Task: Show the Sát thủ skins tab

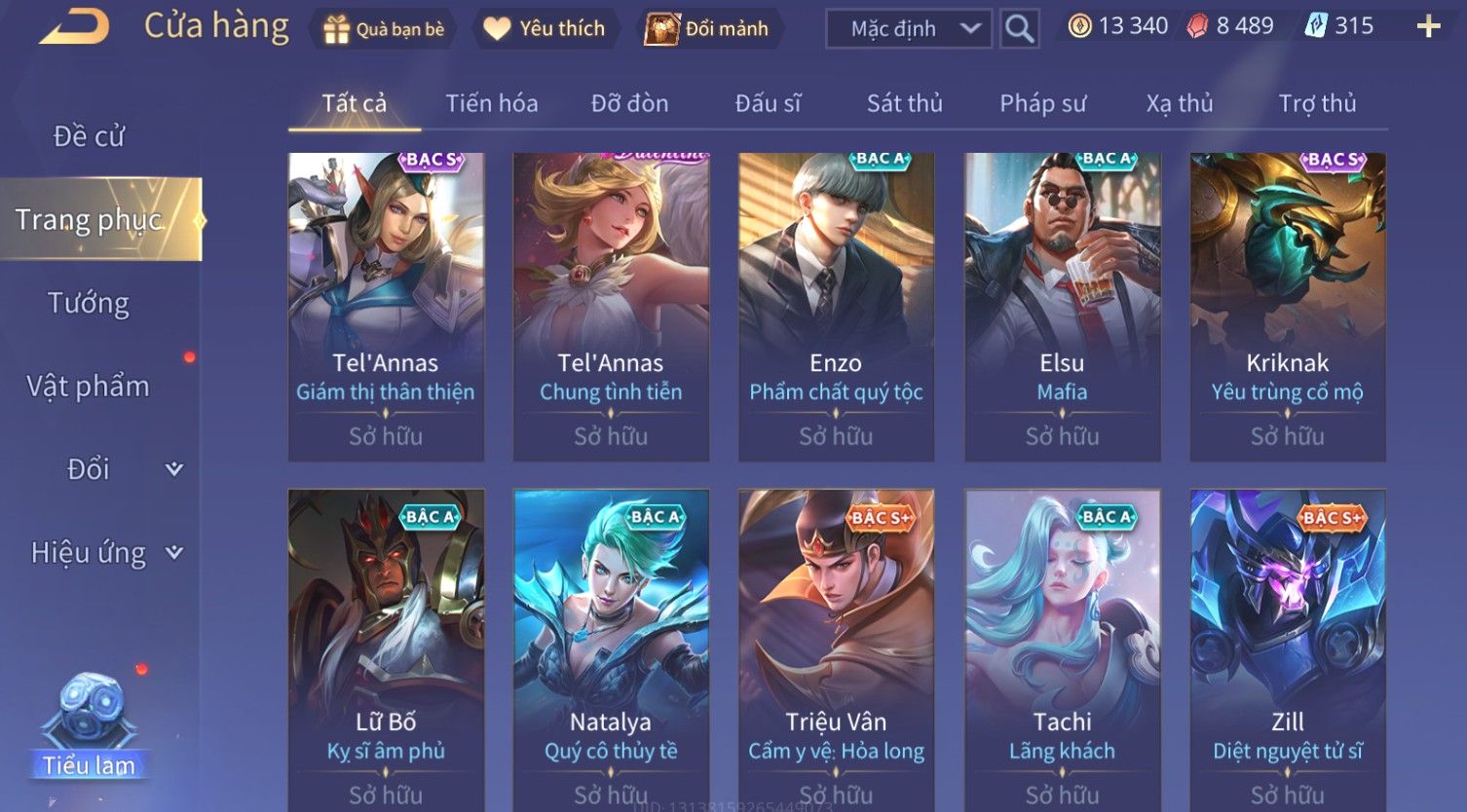Action: 904,103
